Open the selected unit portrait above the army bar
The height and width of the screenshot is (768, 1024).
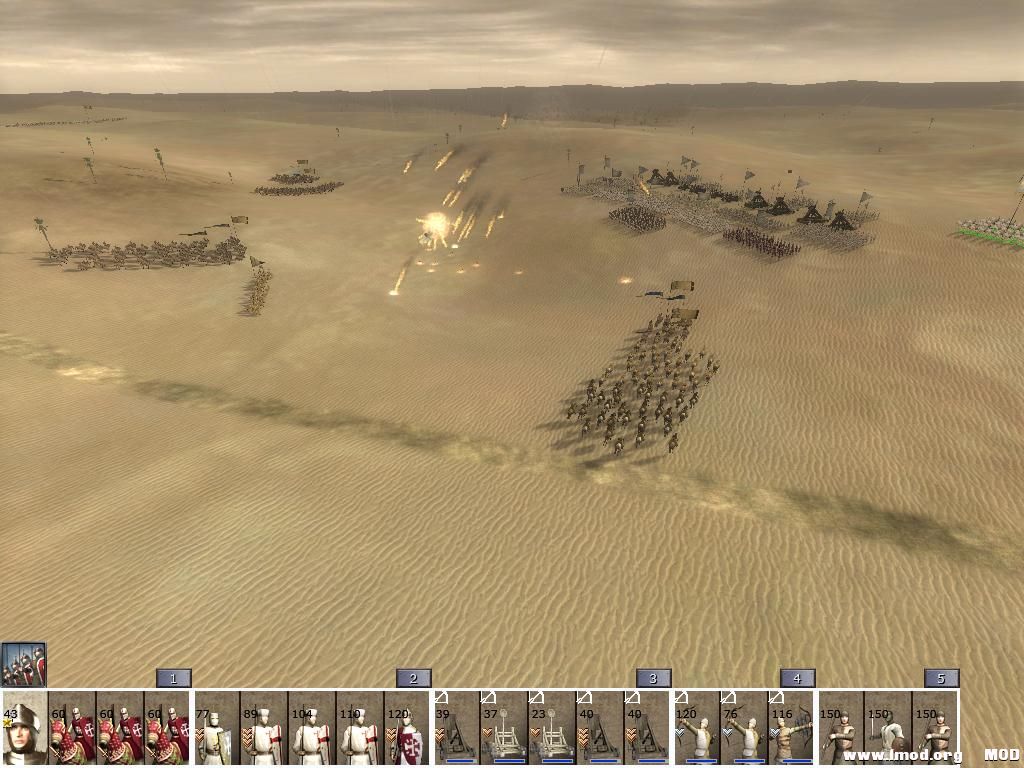[x=23, y=664]
